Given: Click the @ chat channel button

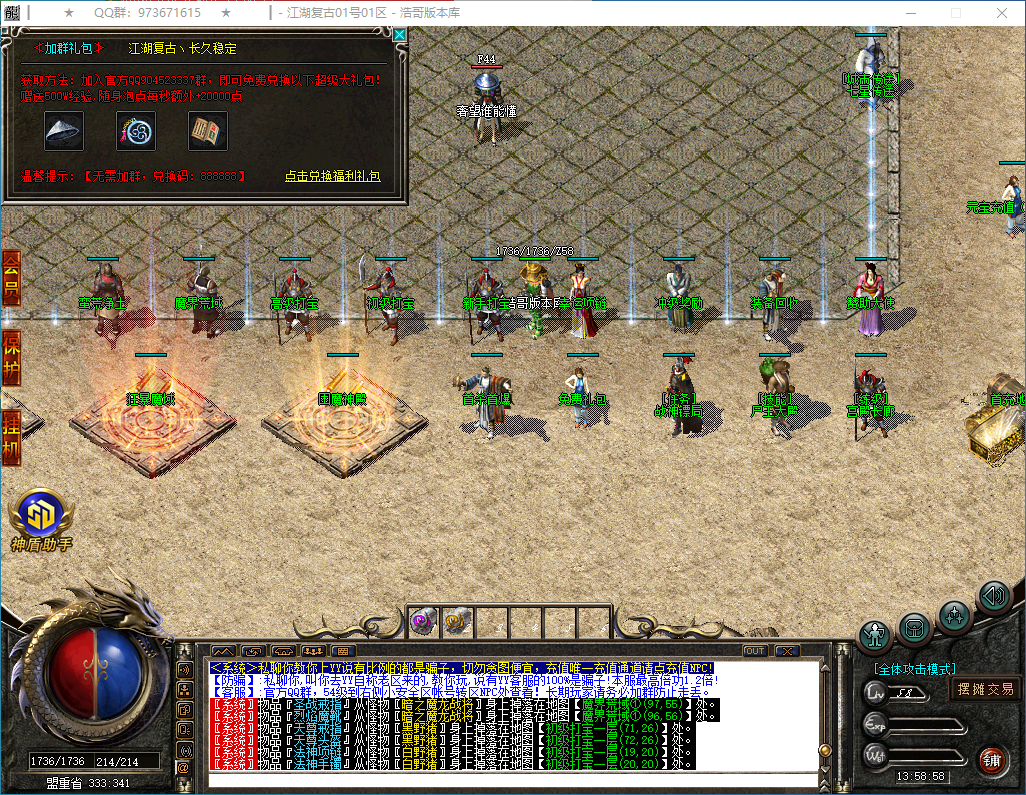Looking at the screenshot, I should click(184, 767).
